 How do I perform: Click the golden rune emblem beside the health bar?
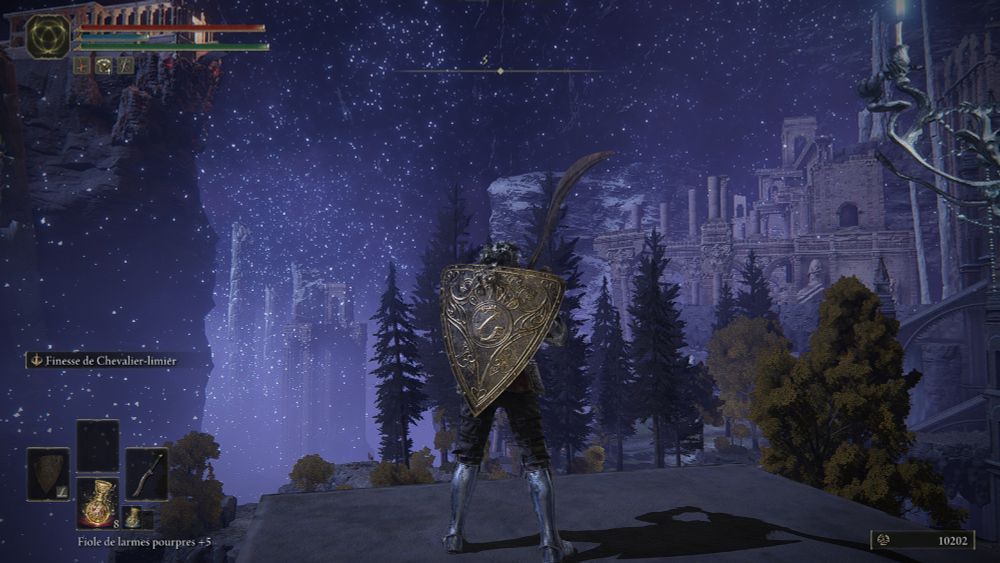48,36
